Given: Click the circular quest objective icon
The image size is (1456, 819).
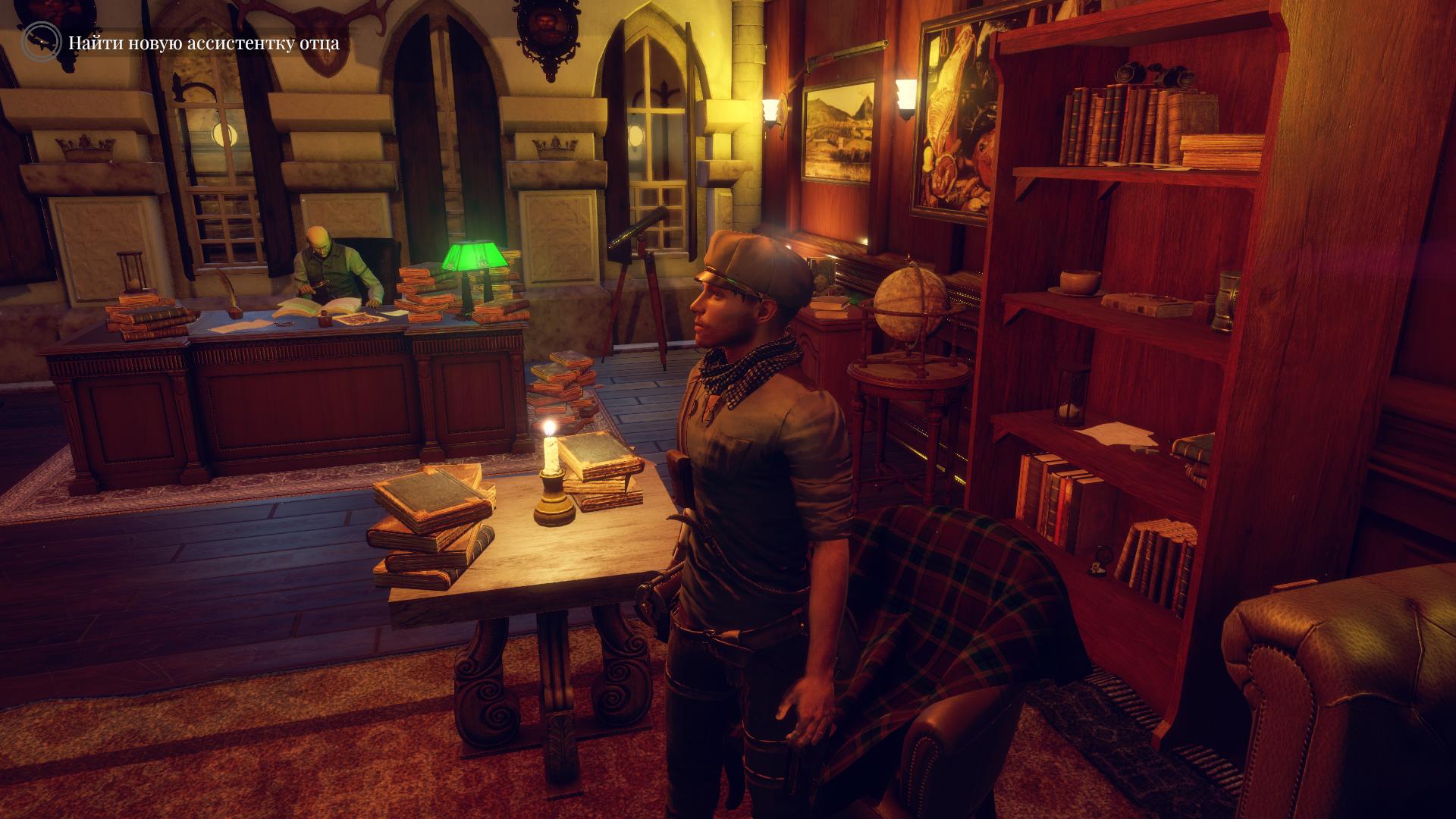Looking at the screenshot, I should click(x=41, y=42).
